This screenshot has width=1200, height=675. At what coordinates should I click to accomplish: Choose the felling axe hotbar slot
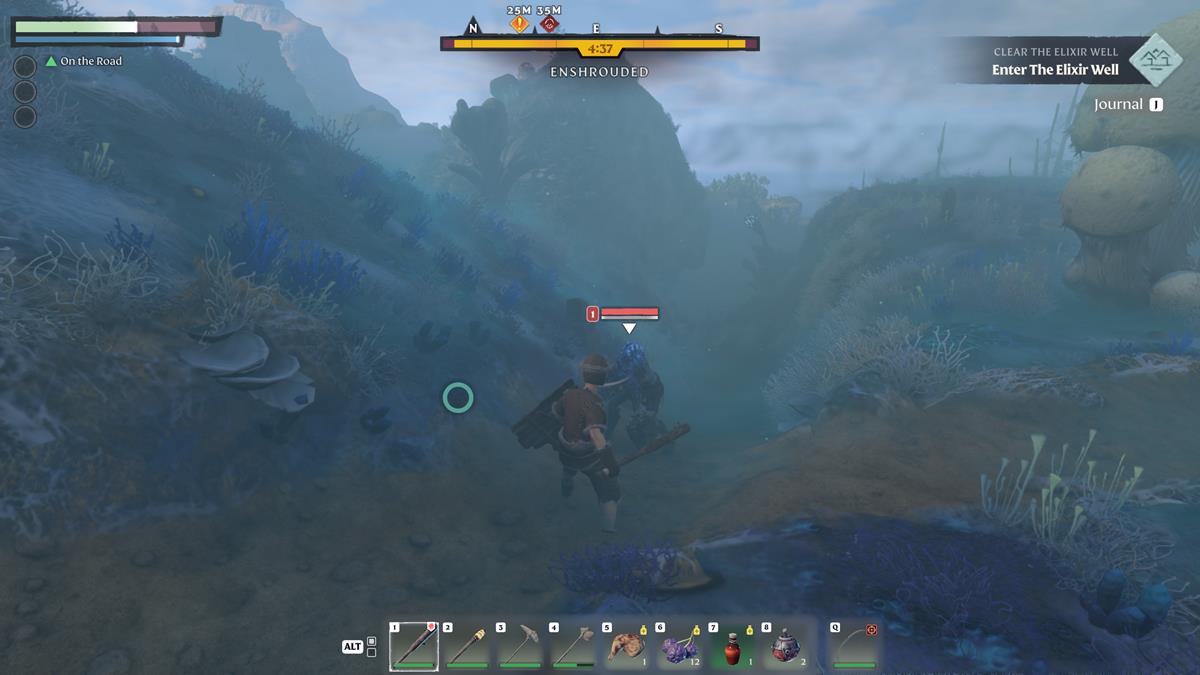[574, 647]
